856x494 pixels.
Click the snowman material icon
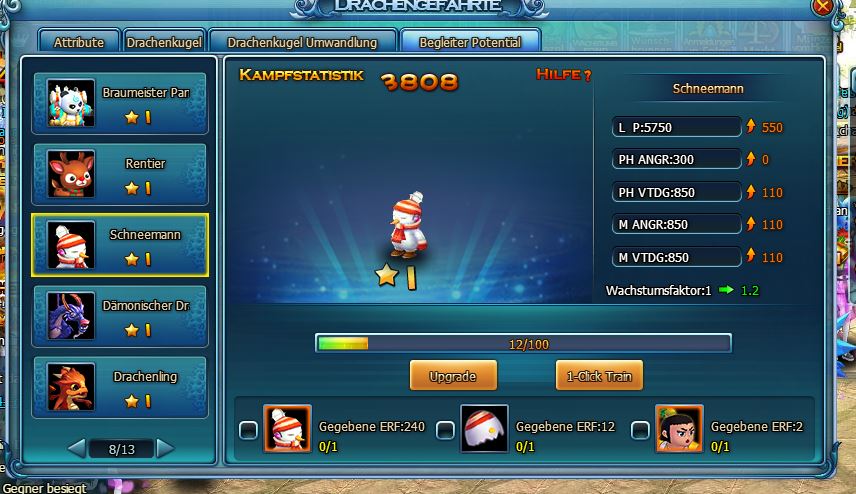(288, 429)
